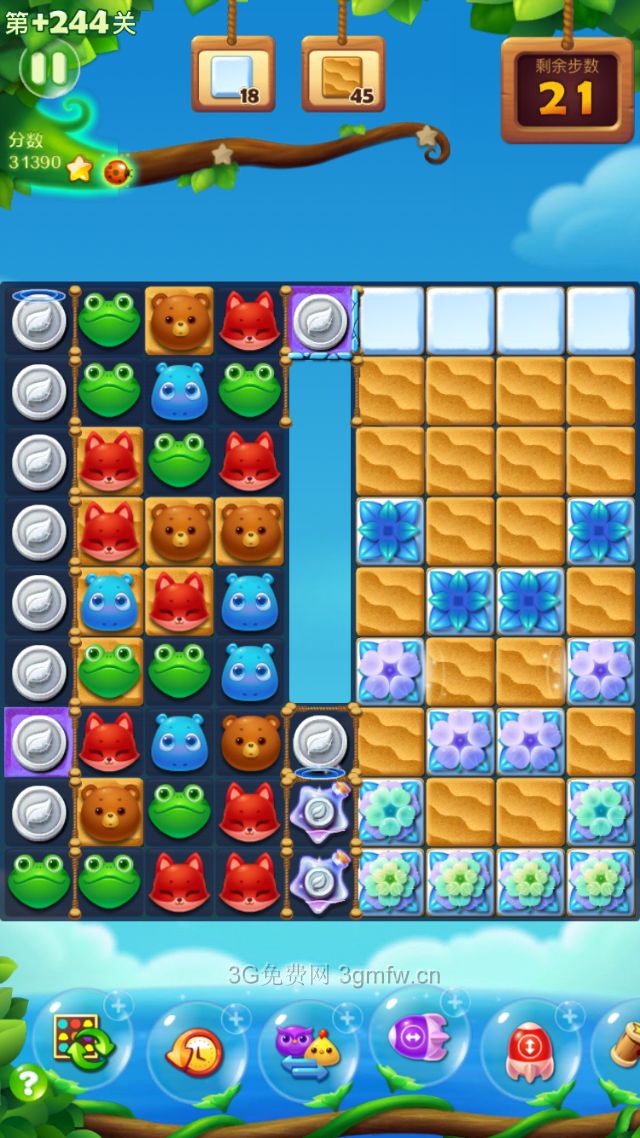This screenshot has height=1138, width=640.
Task: Tap the plus on the clock booster
Action: (x=236, y=1018)
